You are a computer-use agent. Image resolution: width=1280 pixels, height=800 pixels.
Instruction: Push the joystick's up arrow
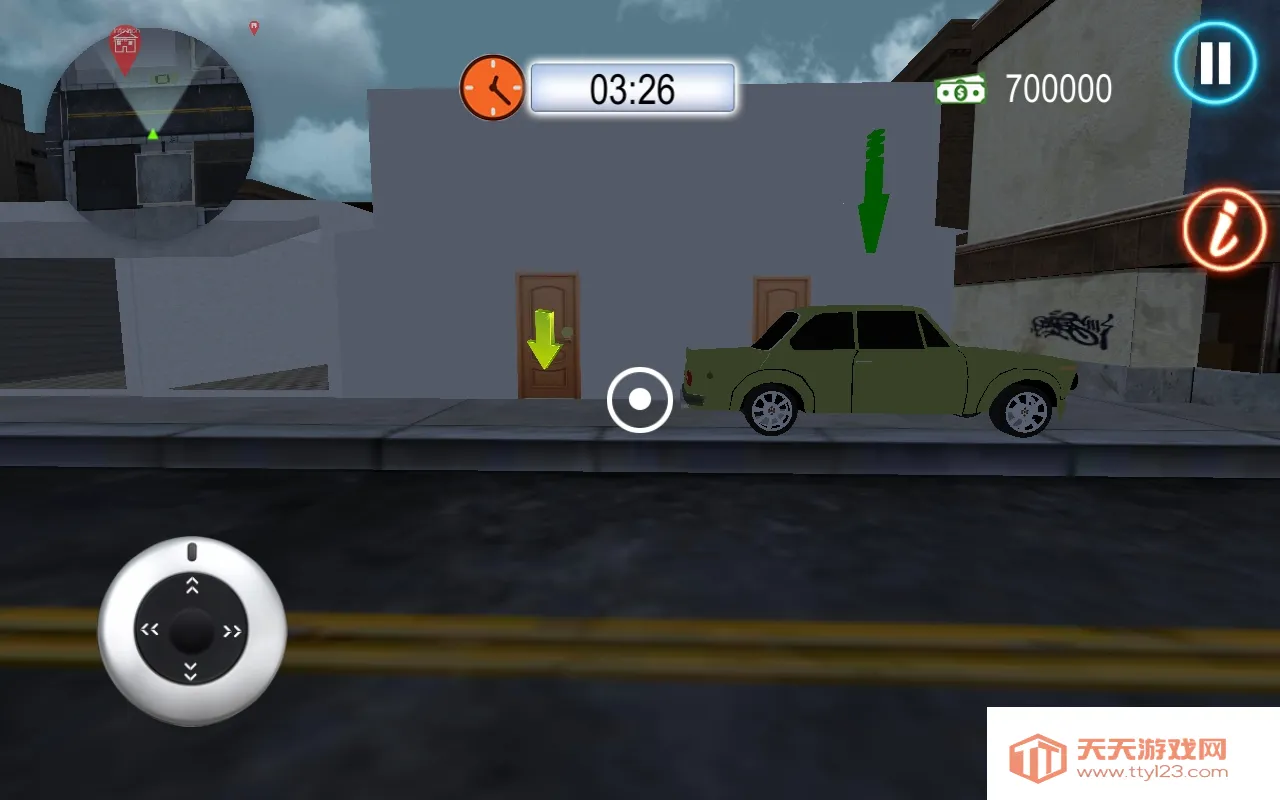point(192,586)
